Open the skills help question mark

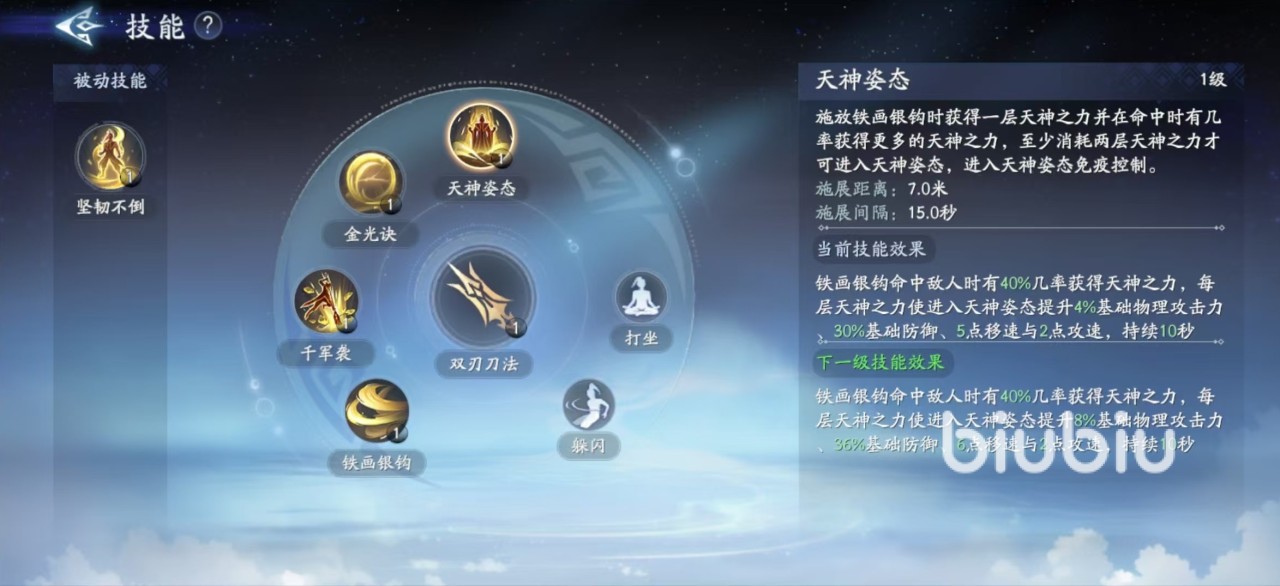pyautogui.click(x=207, y=26)
